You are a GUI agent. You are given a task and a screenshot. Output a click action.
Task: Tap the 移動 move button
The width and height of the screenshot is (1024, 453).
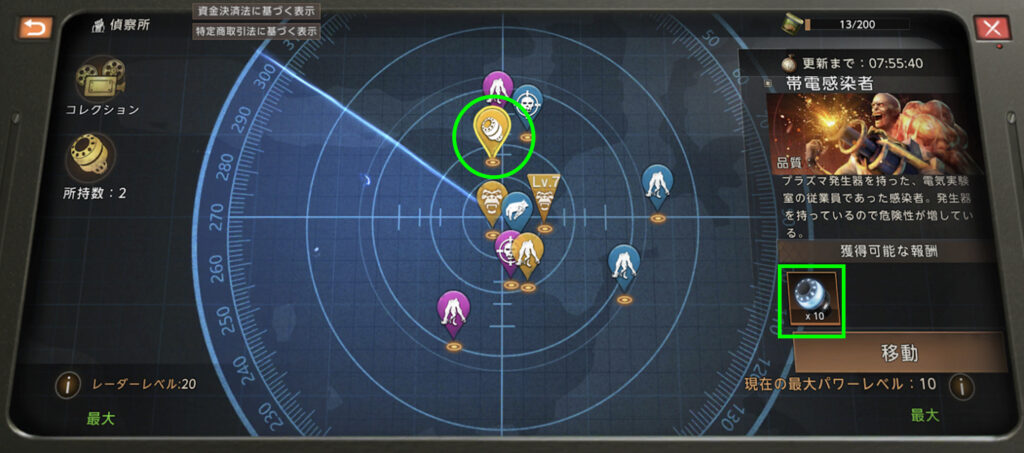pos(899,353)
